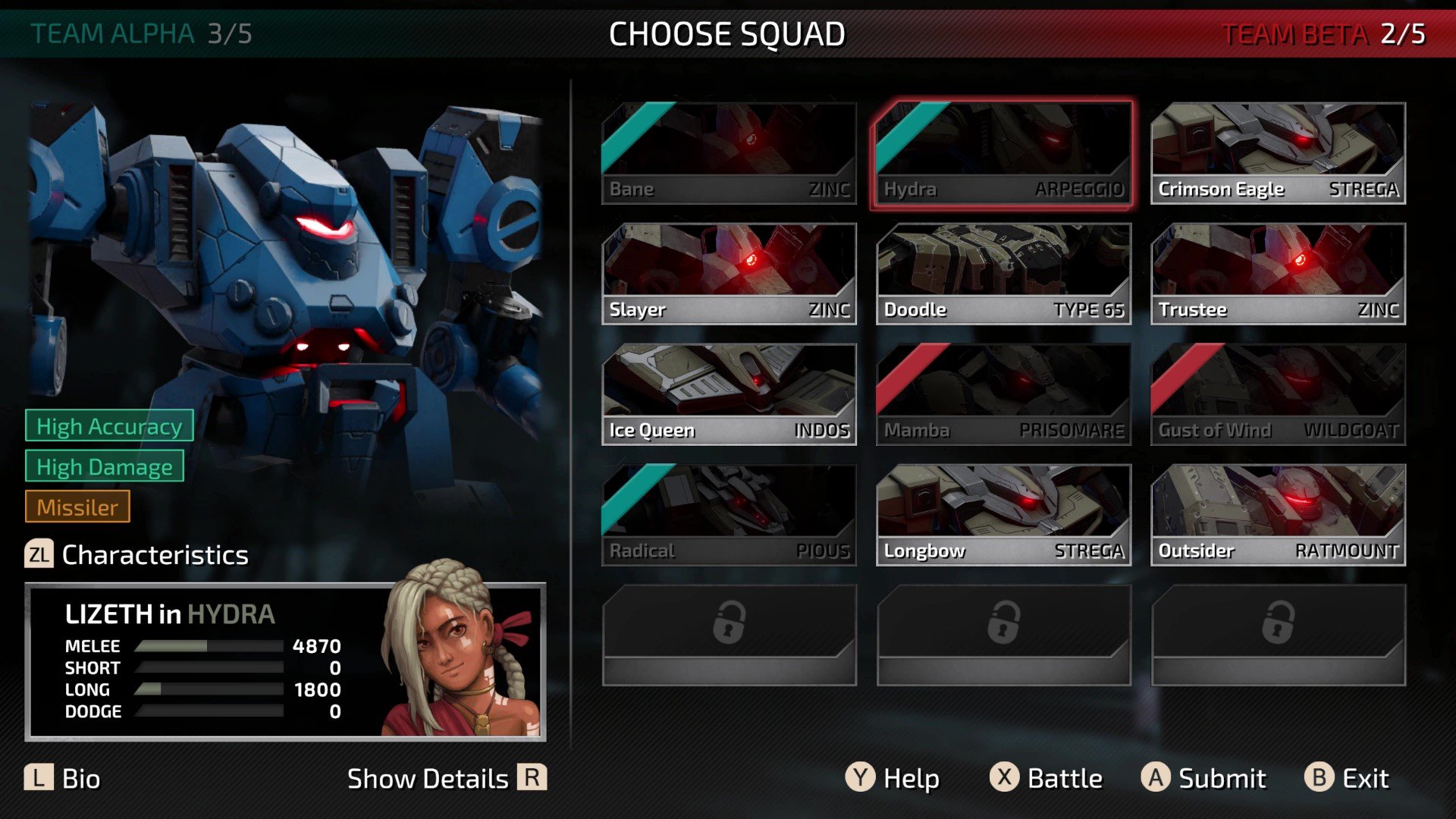Pick the Ice Queen INDOS mech
The image size is (1456, 819).
[x=729, y=394]
